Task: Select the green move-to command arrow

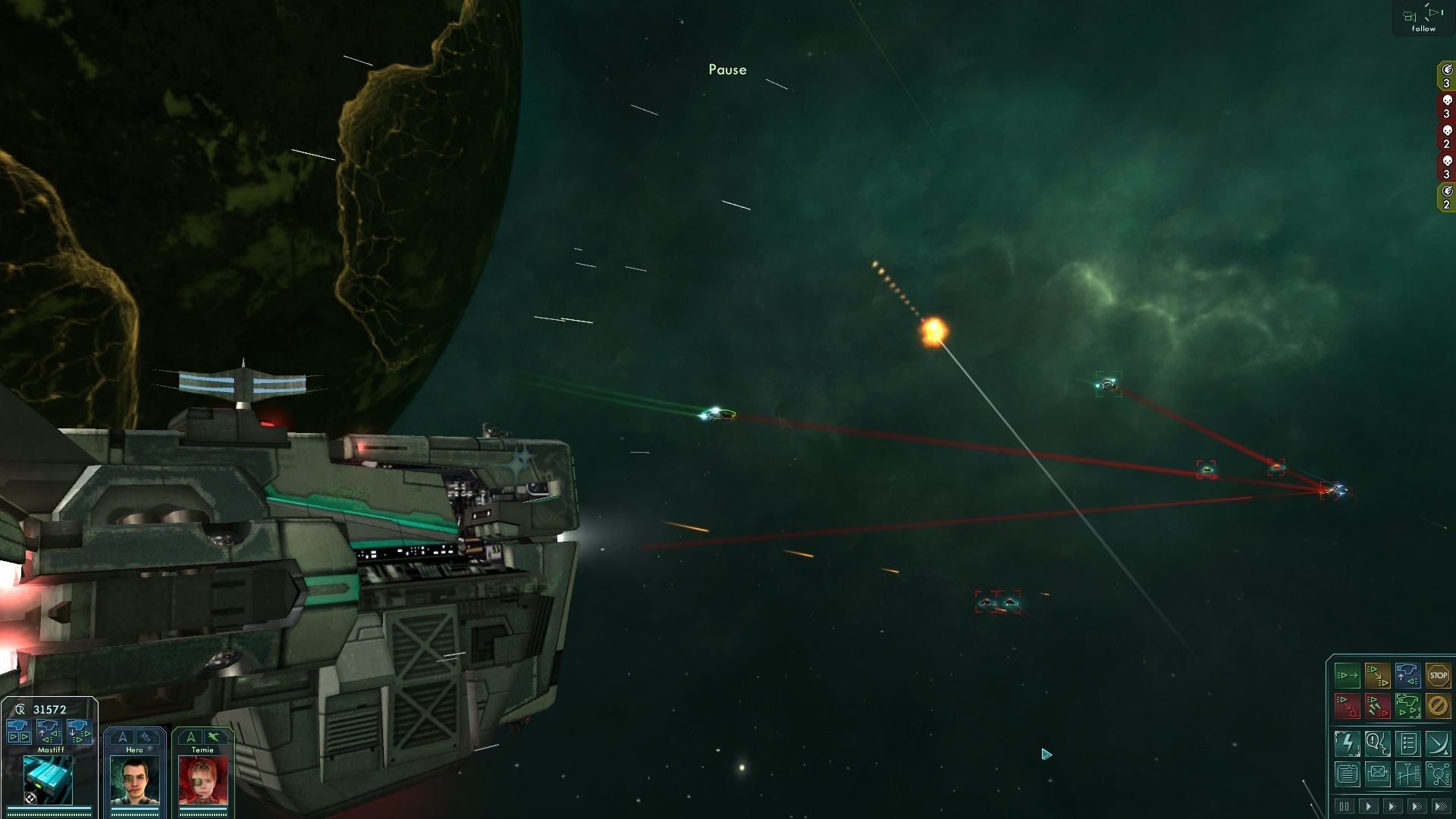Action: 1348,675
